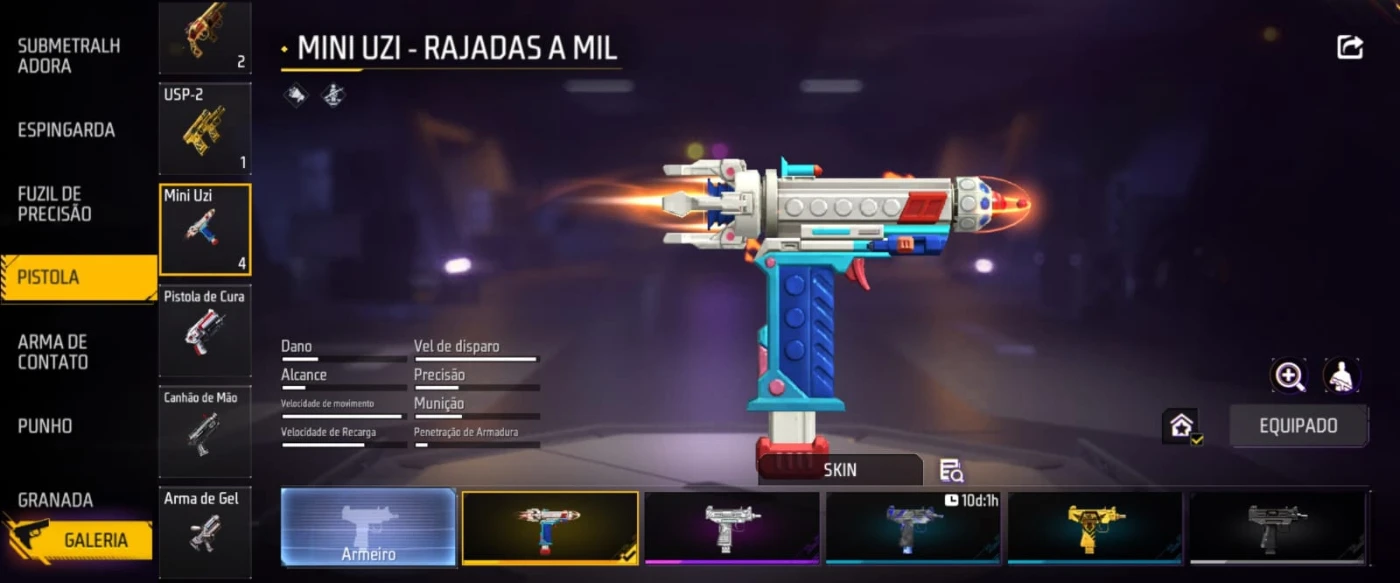Select the Mini Uzi weapon slot

[205, 229]
